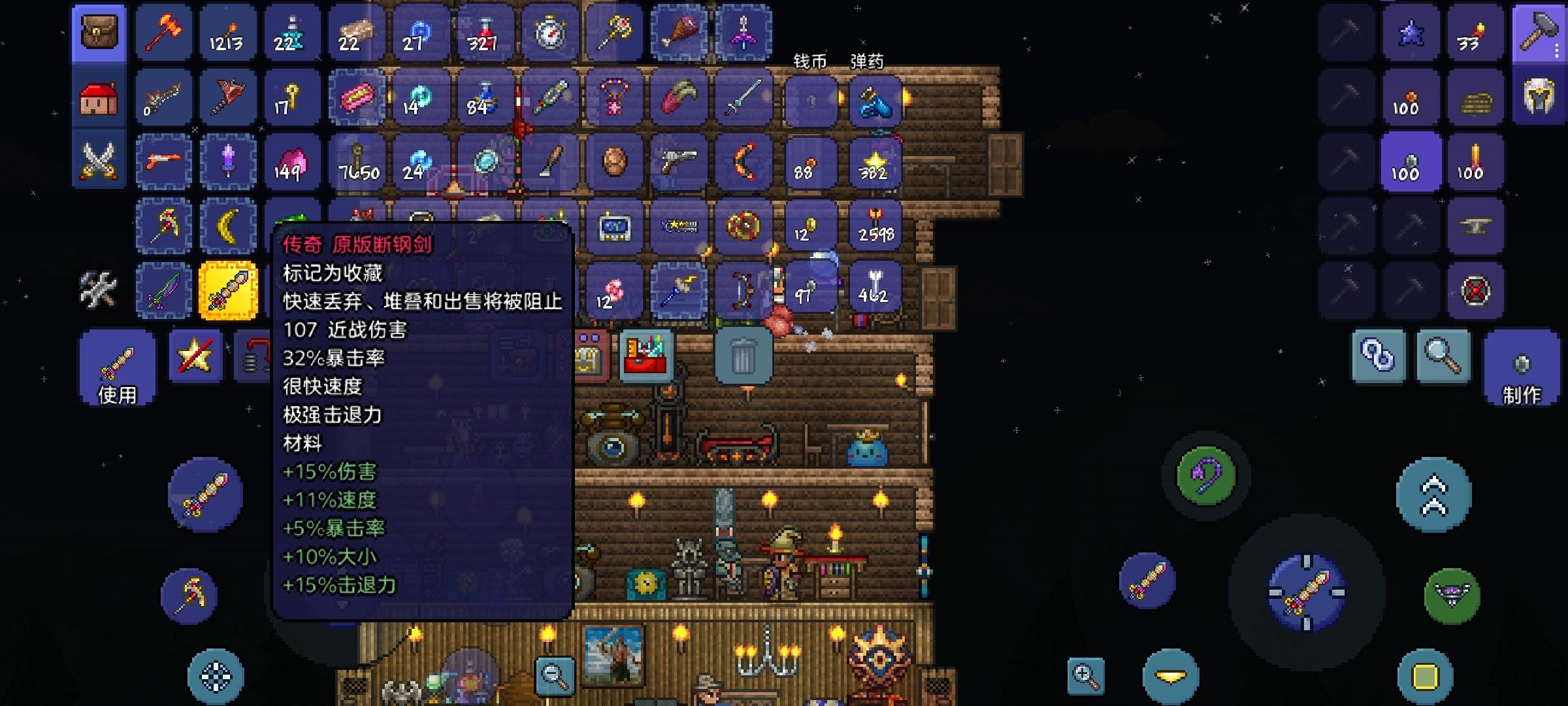Open the 制作 crafting button
Screen dimensions: 1568x706
point(1522,369)
